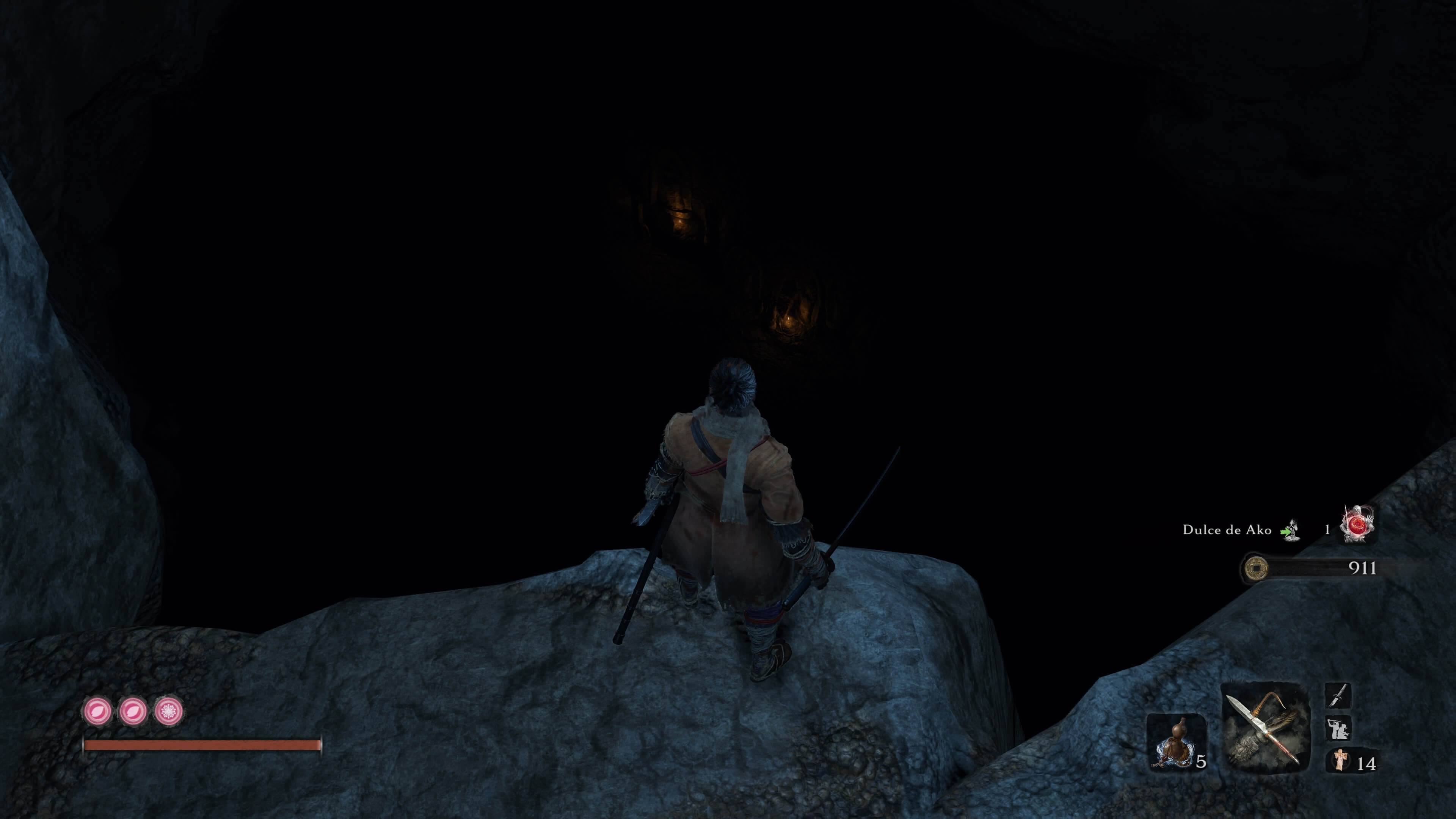1456x819 pixels.
Task: Click the gourd count number 5
Action: click(1201, 762)
